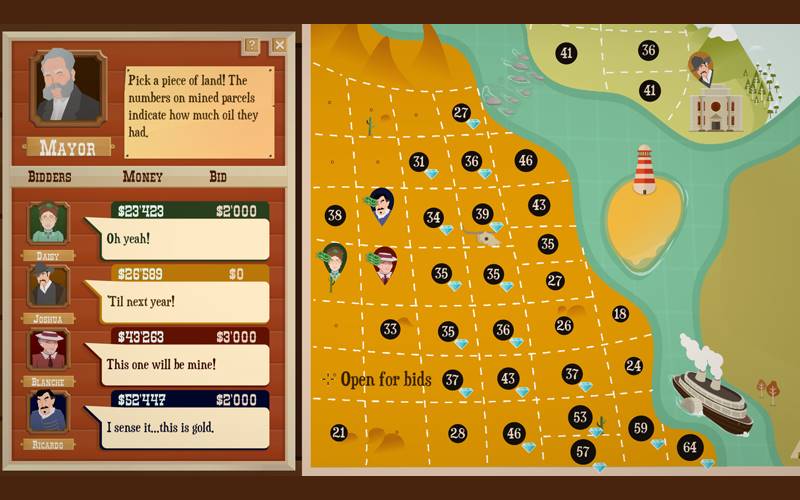Close the land auction panel

click(x=279, y=45)
